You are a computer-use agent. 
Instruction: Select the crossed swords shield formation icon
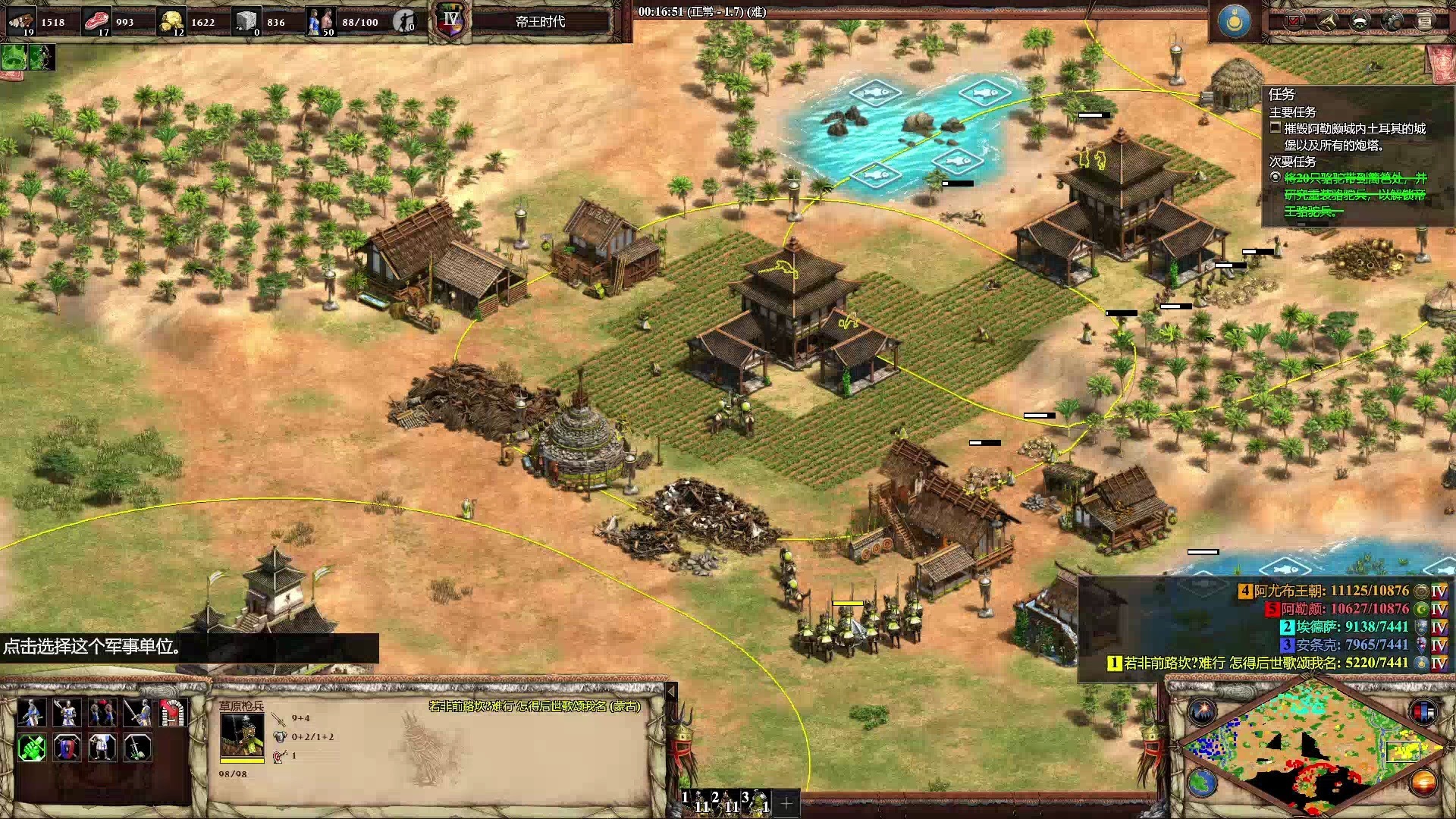pos(67,748)
